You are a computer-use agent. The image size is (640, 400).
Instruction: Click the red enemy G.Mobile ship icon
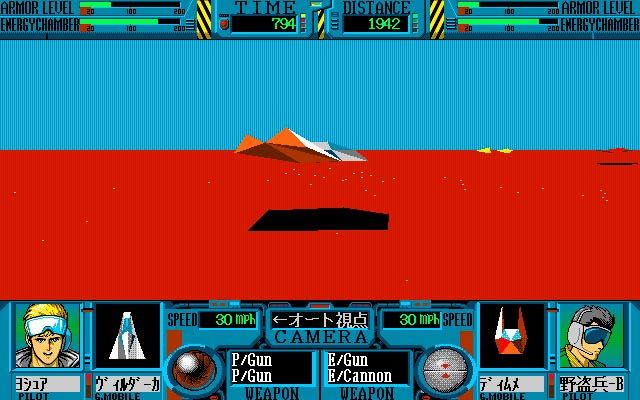click(x=511, y=336)
